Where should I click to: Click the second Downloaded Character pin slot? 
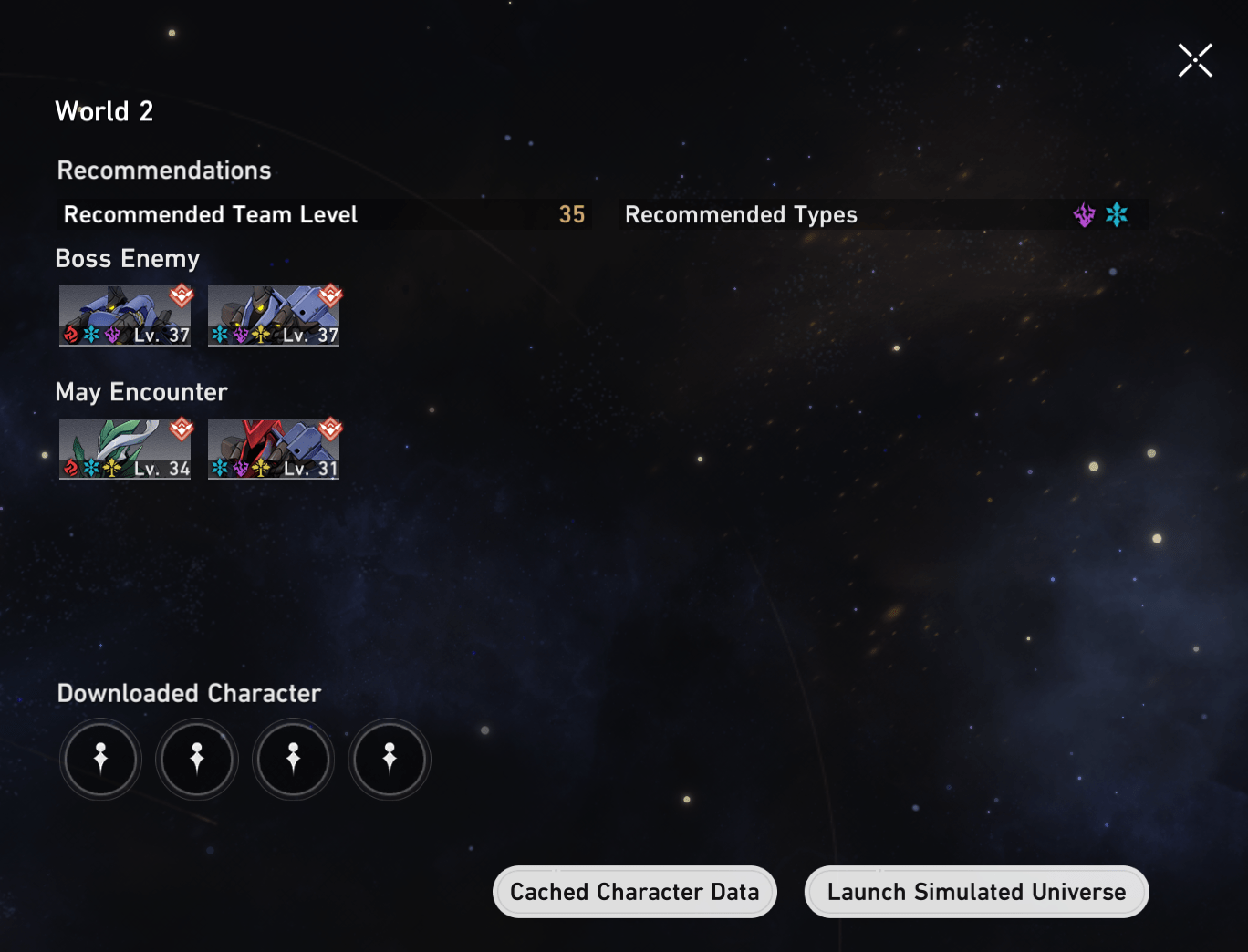point(196,759)
